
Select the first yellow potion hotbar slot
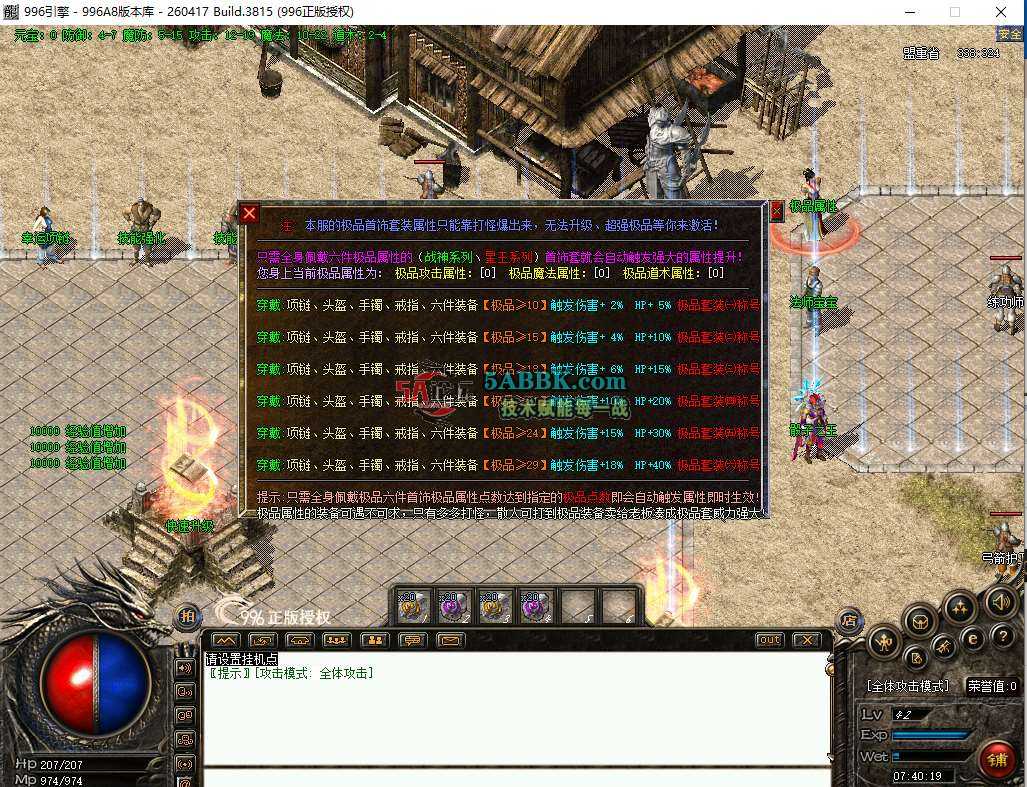pos(413,606)
